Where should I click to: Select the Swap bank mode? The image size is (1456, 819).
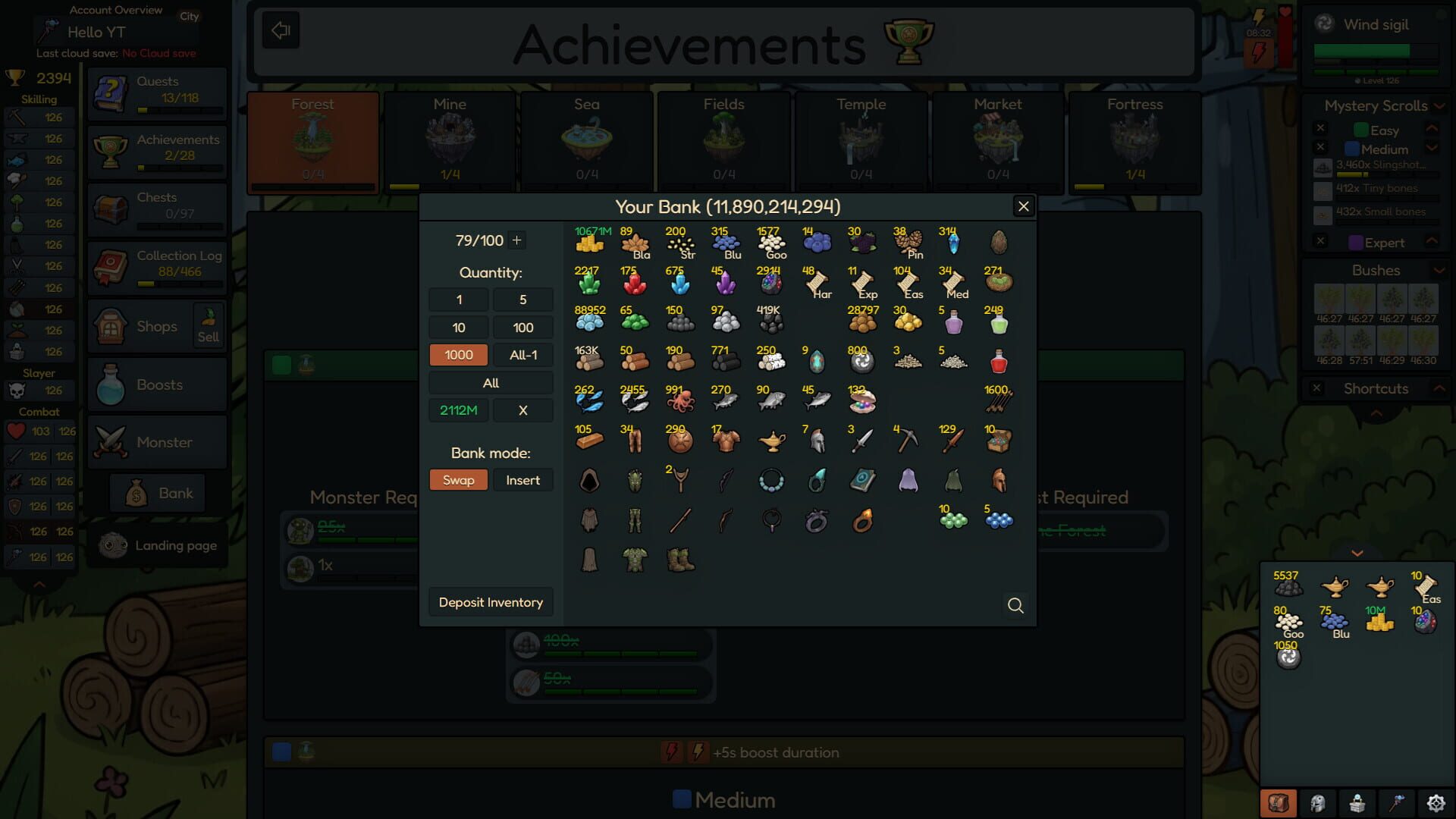(458, 479)
